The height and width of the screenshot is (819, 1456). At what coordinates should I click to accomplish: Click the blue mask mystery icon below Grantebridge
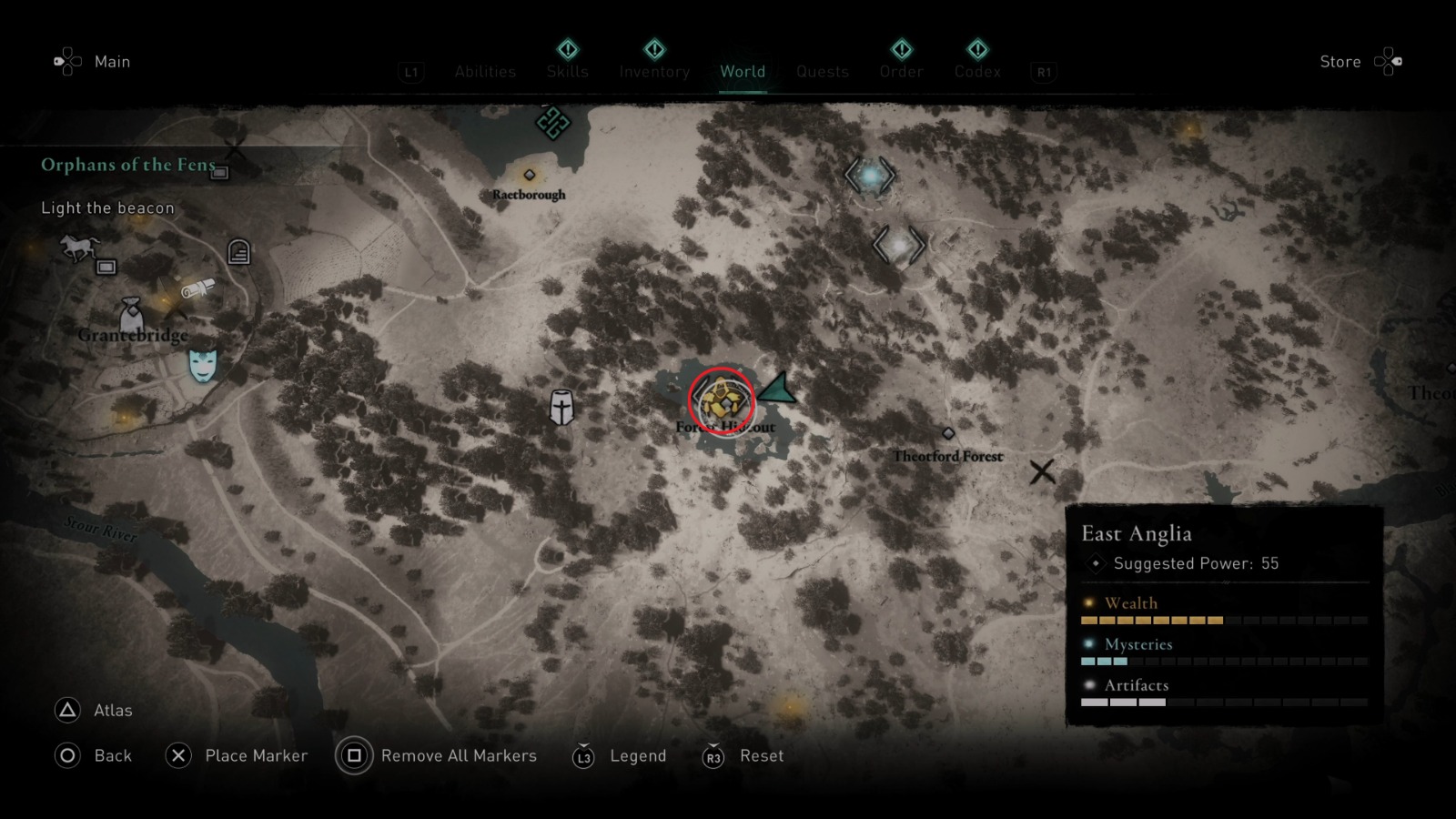[x=201, y=364]
